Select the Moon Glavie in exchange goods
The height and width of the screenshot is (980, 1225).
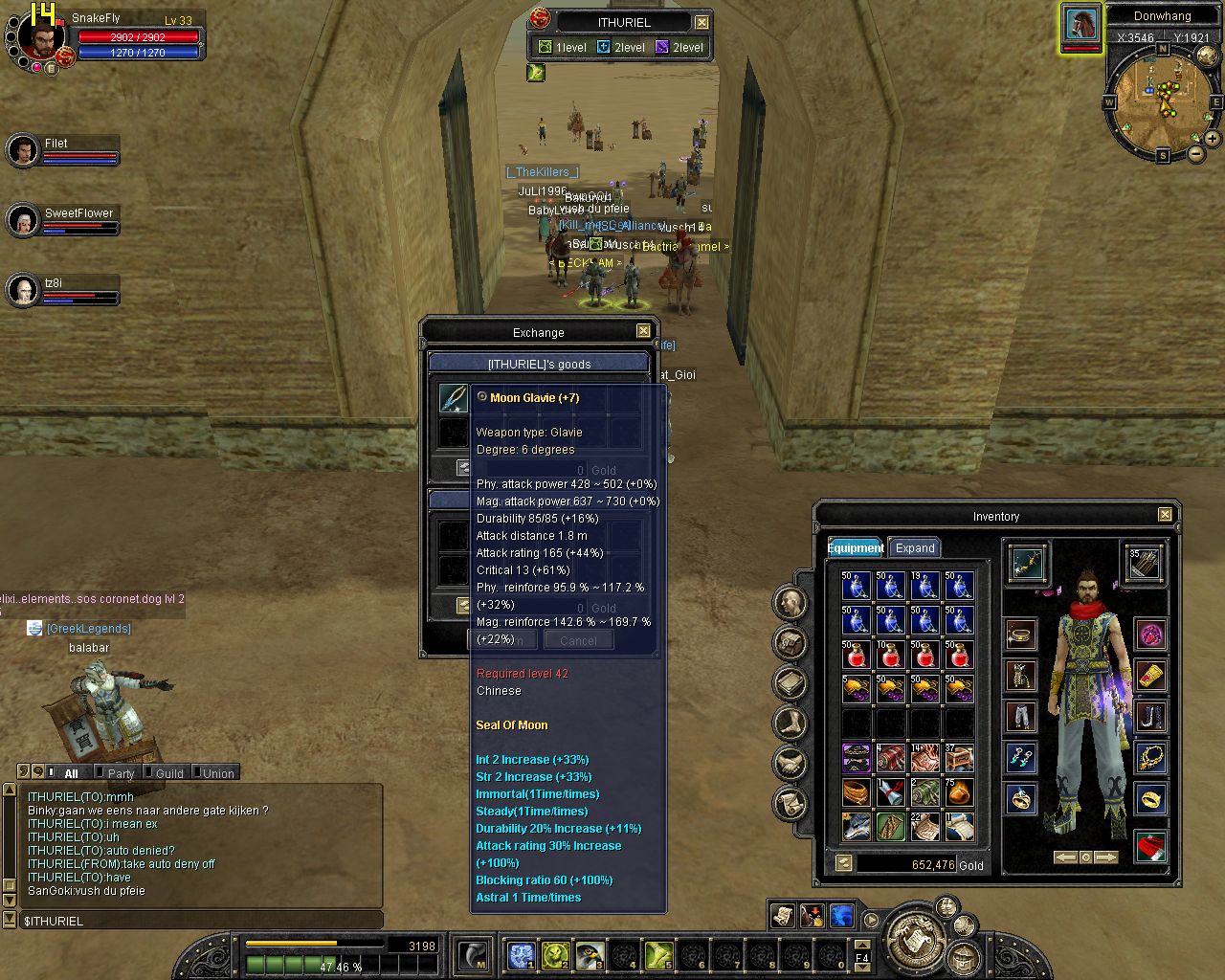click(x=454, y=398)
